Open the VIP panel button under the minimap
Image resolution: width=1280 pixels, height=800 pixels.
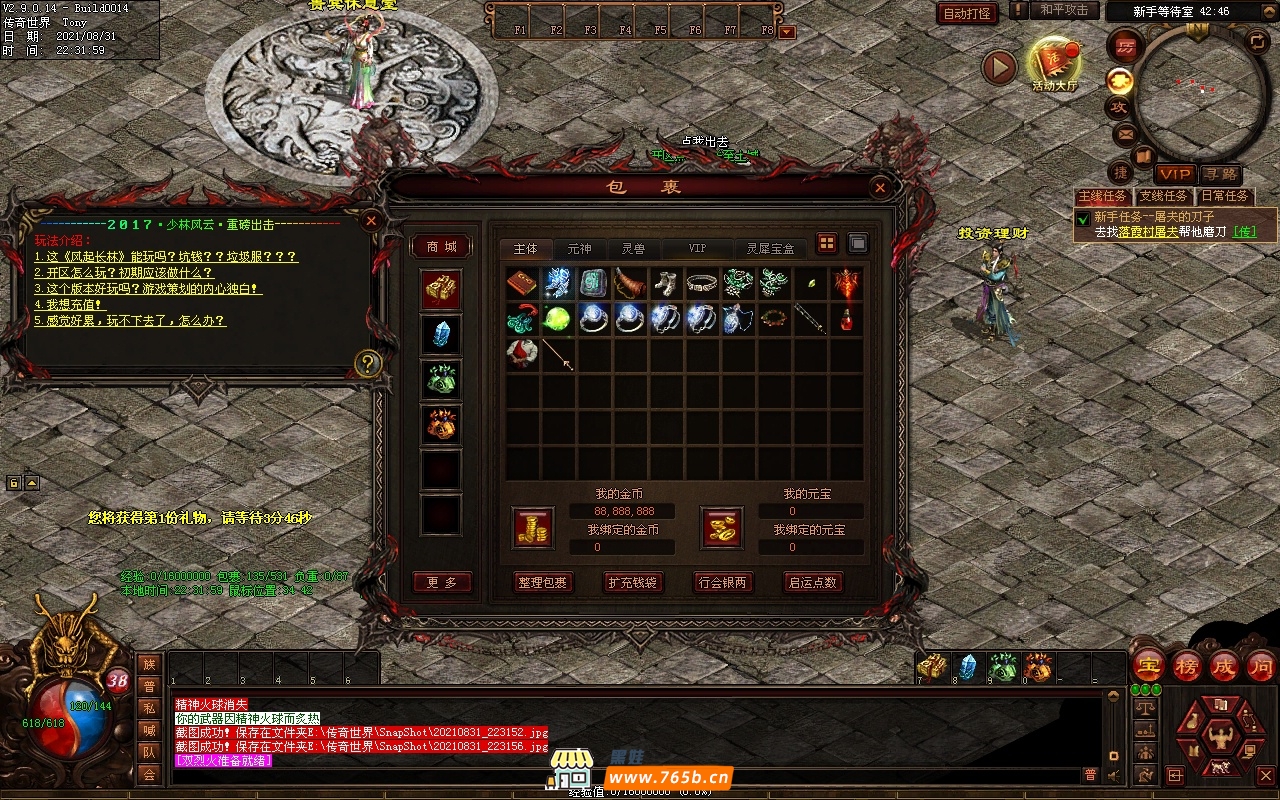click(1176, 174)
